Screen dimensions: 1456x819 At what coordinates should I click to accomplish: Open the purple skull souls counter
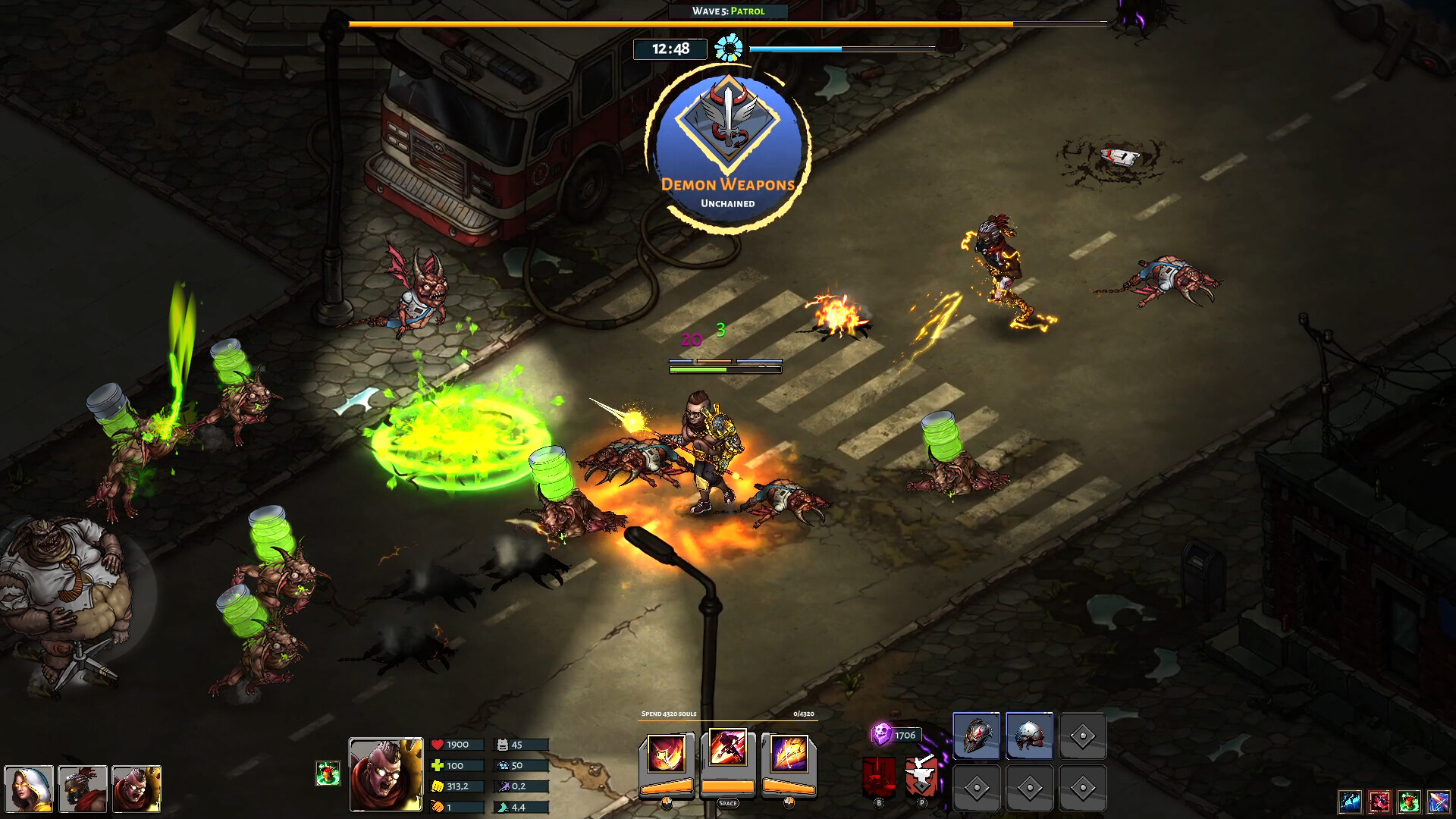[882, 733]
